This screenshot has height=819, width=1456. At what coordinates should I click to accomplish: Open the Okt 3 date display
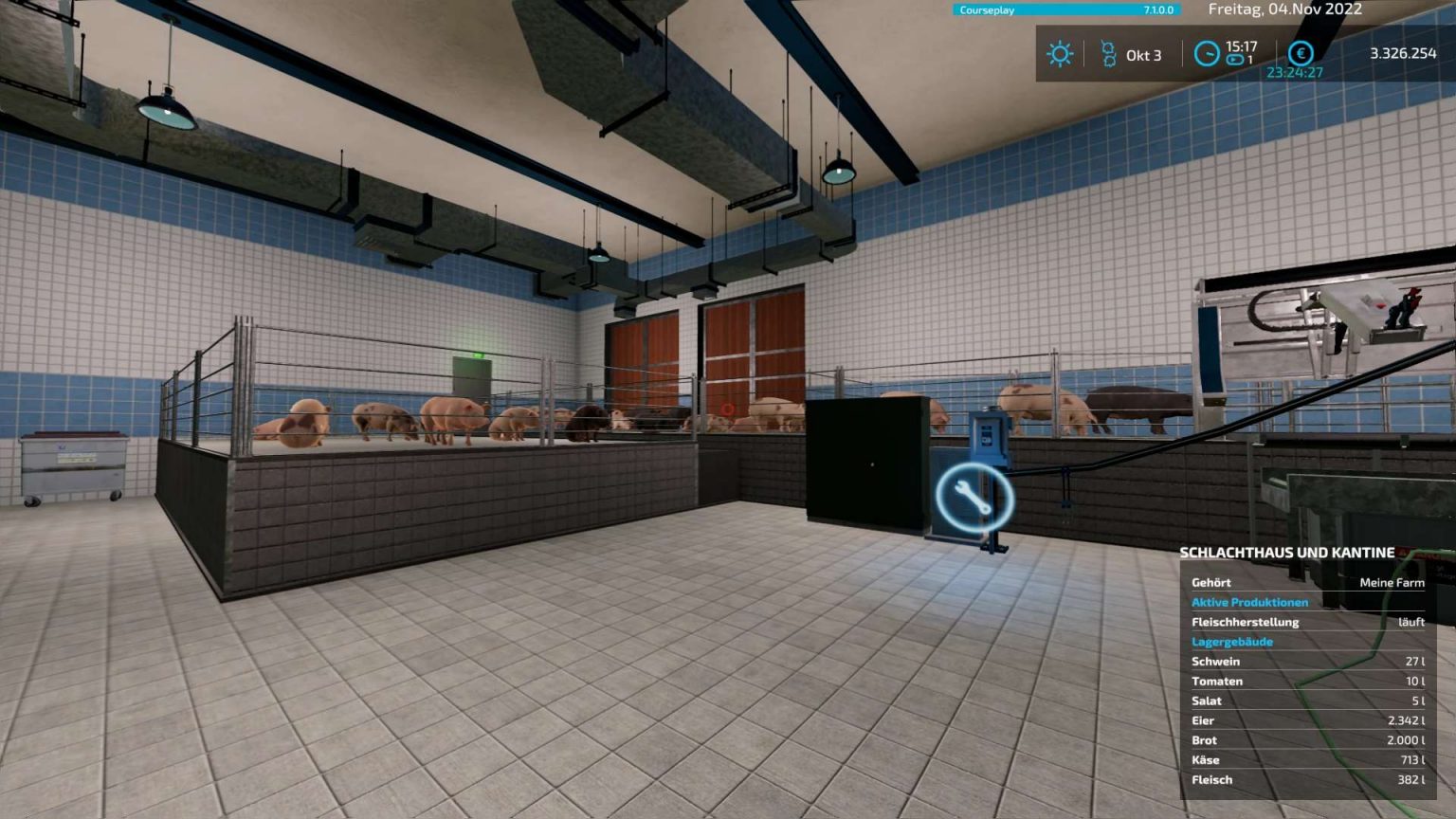[x=1144, y=54]
